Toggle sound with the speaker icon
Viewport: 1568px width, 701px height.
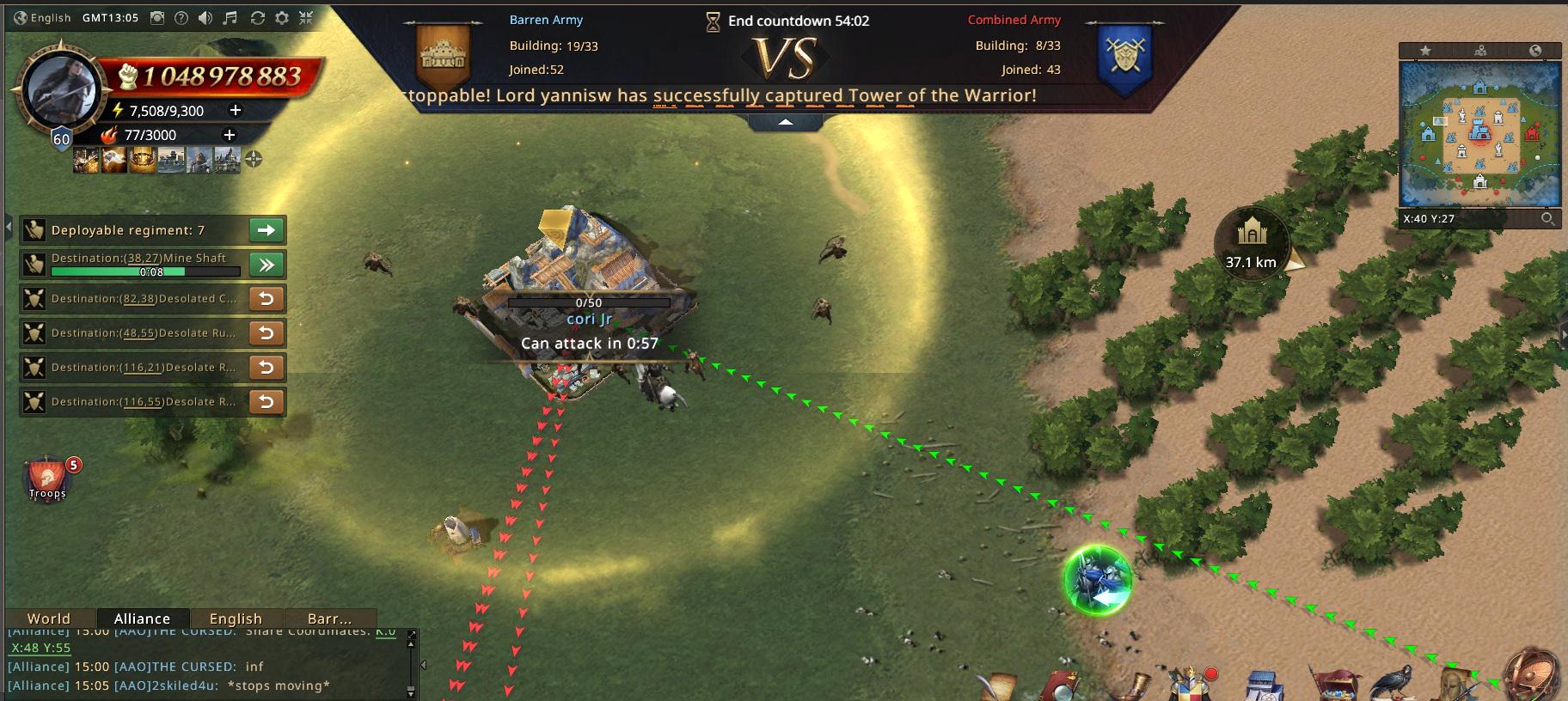point(205,17)
